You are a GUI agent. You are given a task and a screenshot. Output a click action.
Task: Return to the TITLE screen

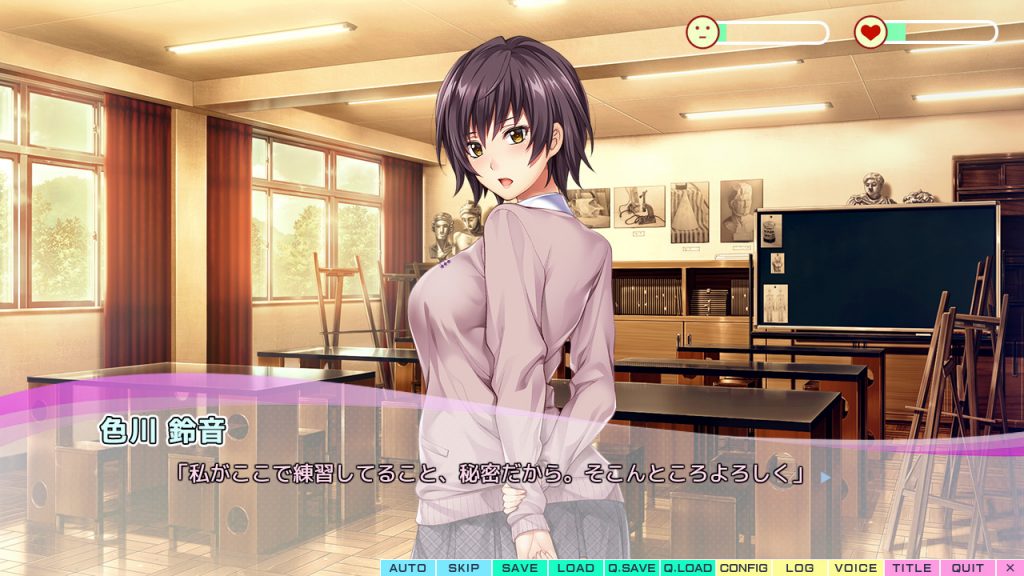912,568
